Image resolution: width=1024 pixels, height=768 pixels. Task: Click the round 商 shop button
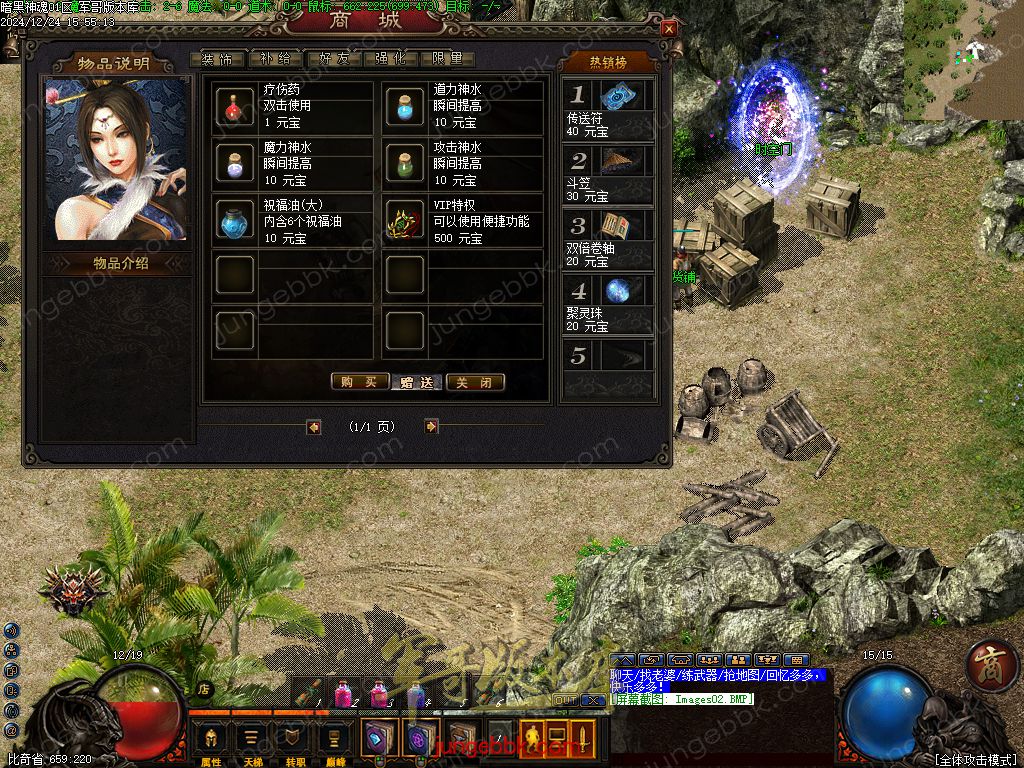pyautogui.click(x=992, y=664)
